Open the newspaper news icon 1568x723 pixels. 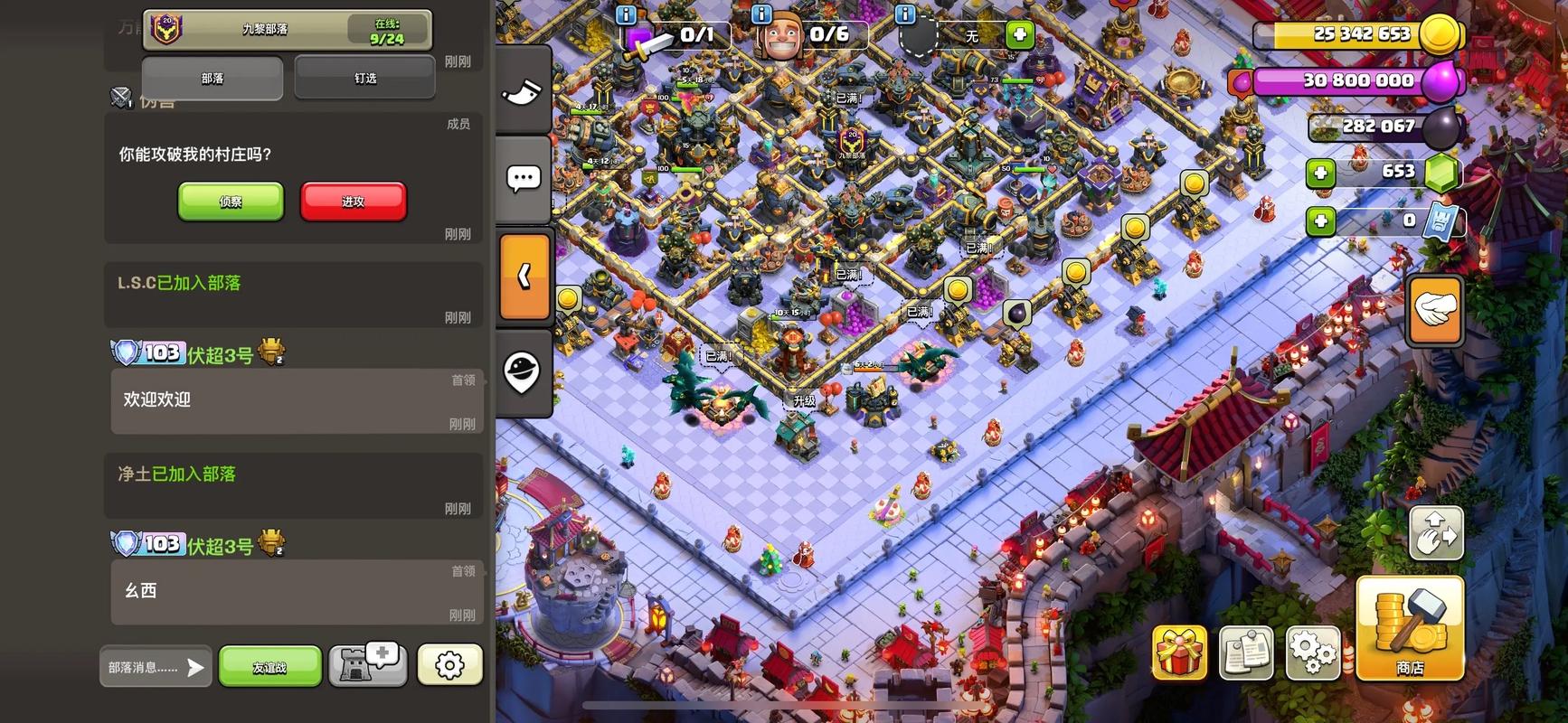[x=1246, y=652]
